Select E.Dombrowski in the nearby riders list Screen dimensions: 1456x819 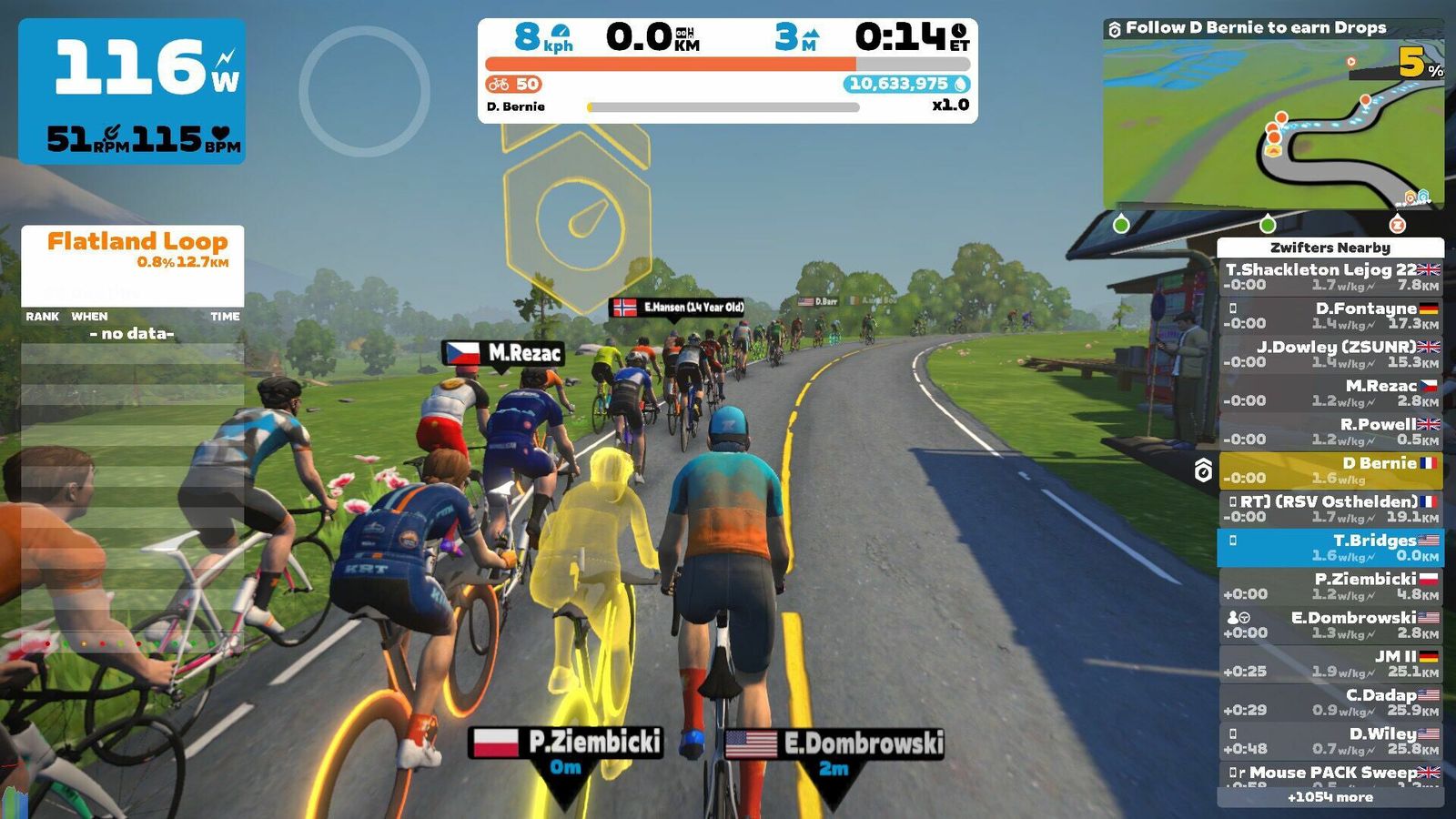[1330, 624]
